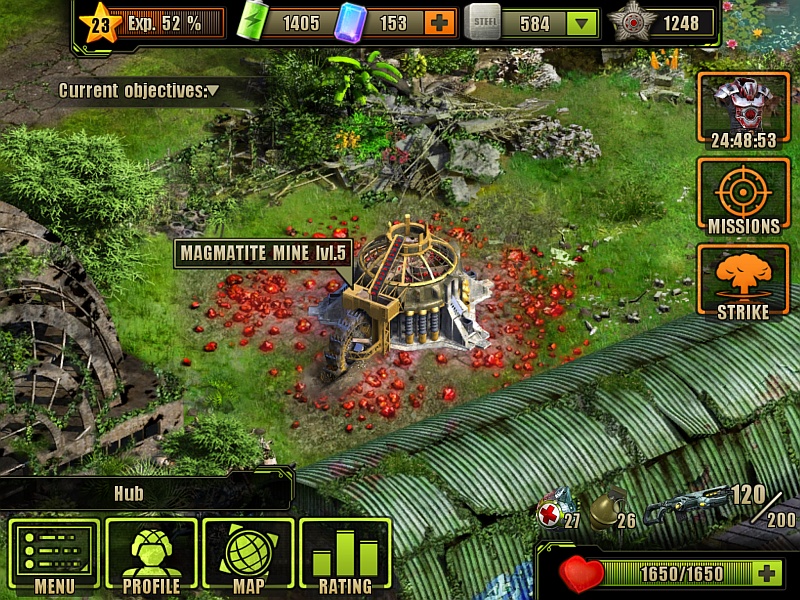The height and width of the screenshot is (600, 800).
Task: Open the MISSIONS panel
Action: 743,196
